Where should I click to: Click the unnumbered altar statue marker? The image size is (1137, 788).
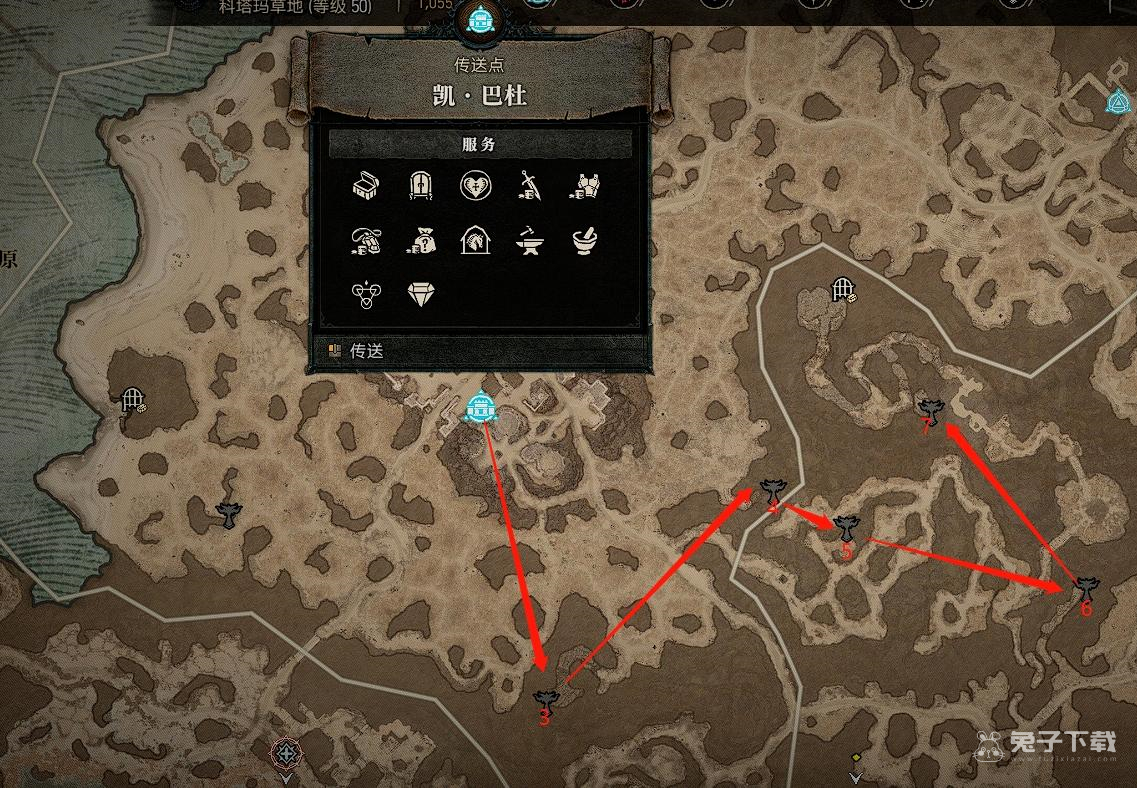[x=230, y=514]
